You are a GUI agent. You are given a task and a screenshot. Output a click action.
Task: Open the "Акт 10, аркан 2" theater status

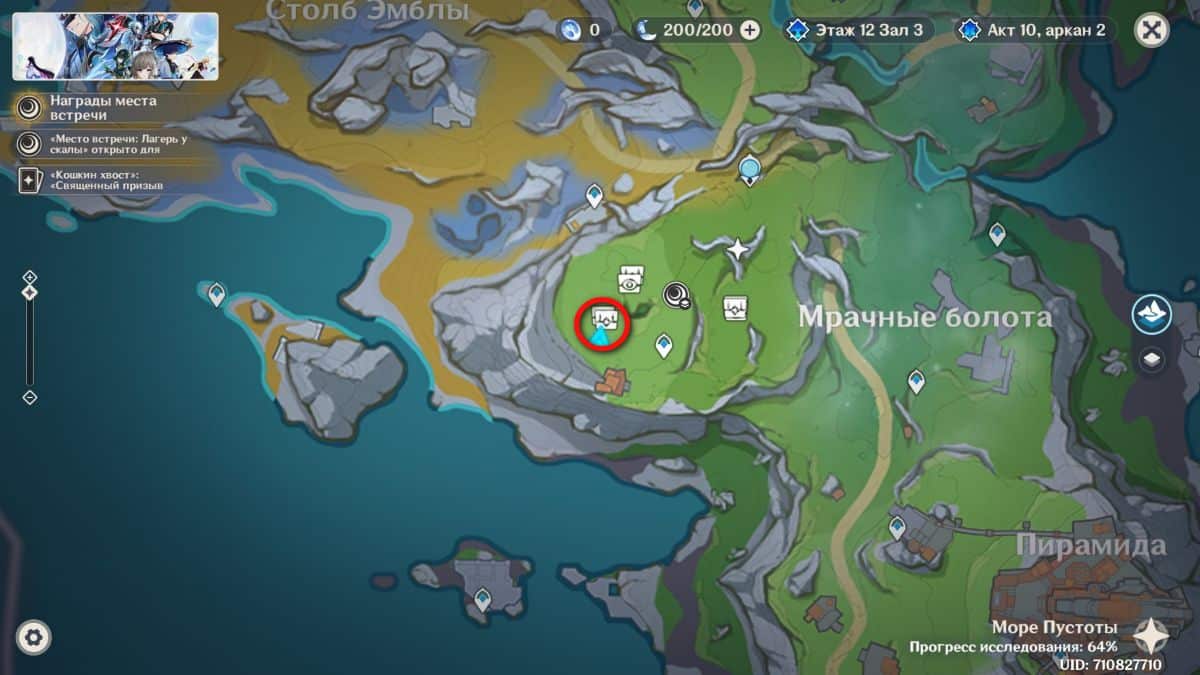(x=1033, y=30)
